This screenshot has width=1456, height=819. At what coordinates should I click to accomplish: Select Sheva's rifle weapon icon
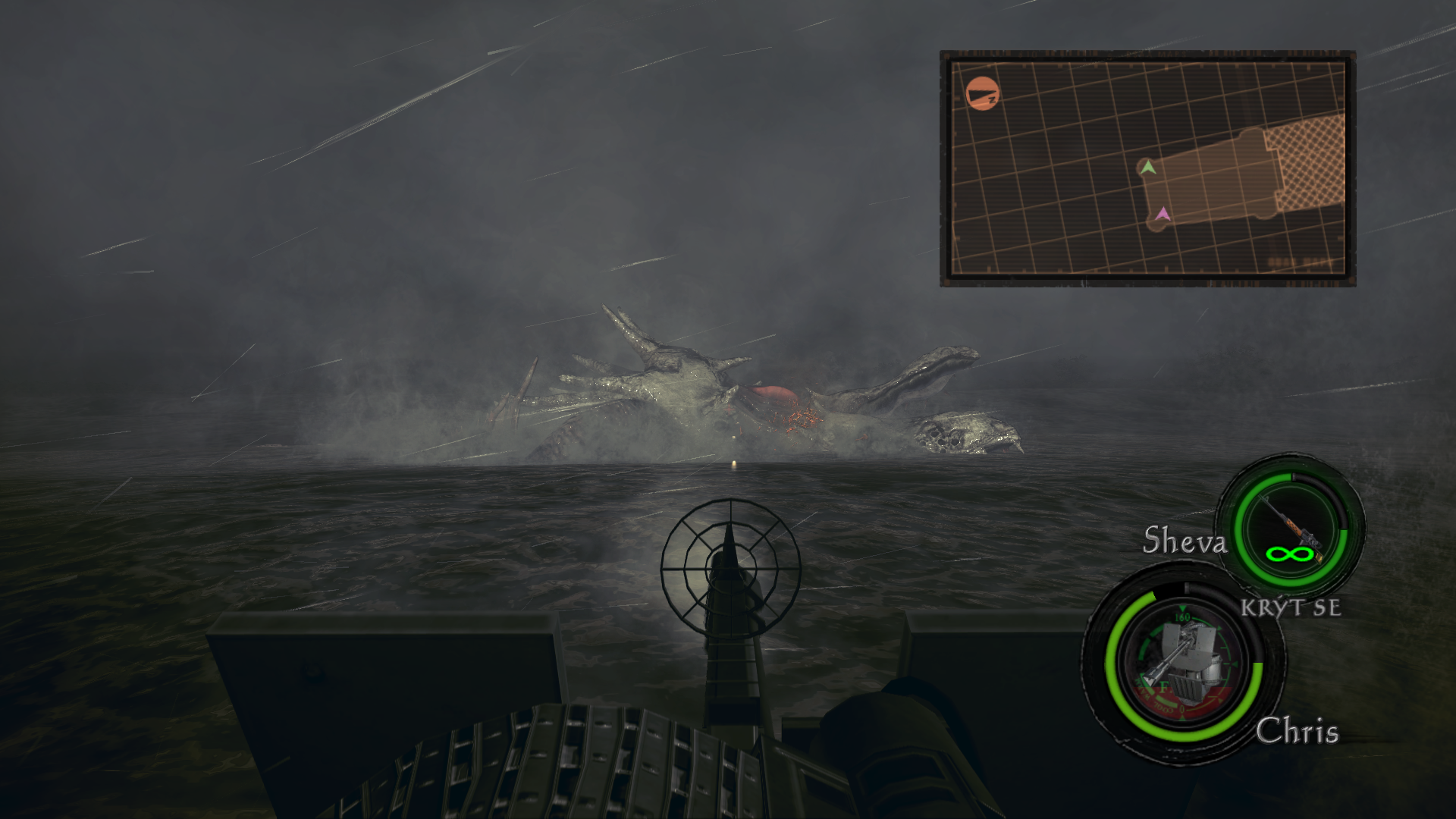pyautogui.click(x=1290, y=527)
